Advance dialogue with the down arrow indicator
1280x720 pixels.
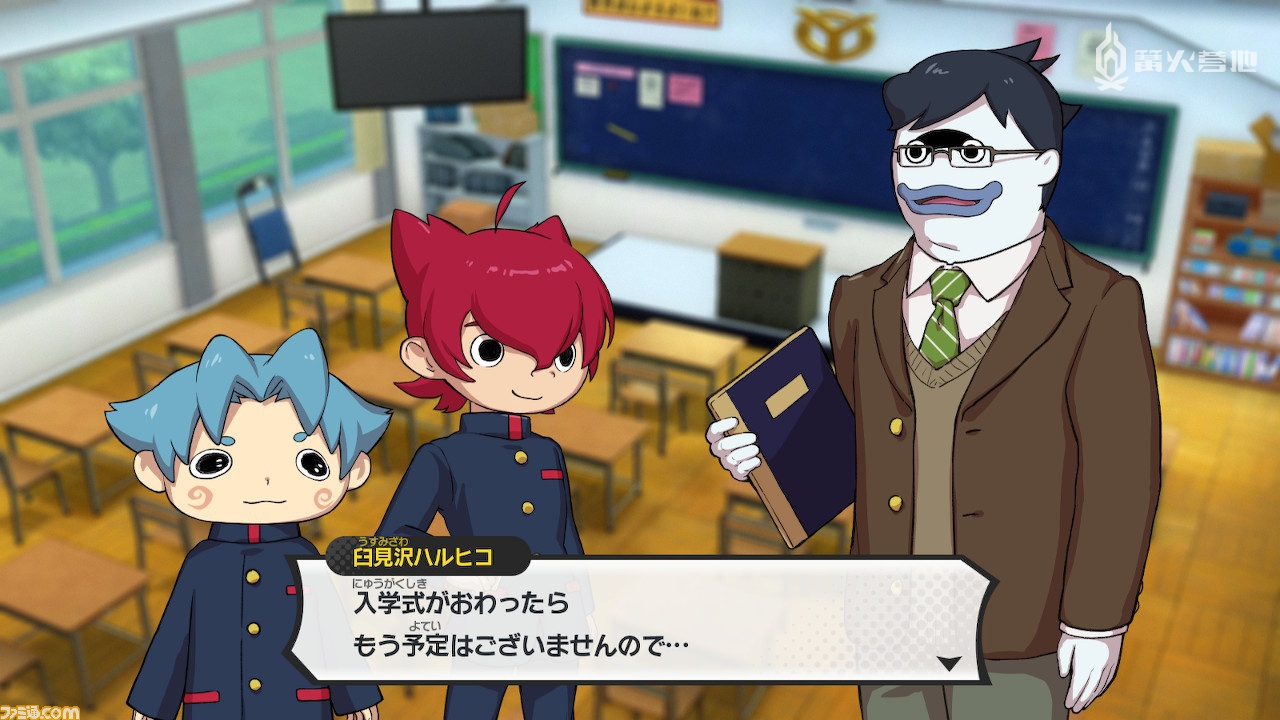pyautogui.click(x=949, y=662)
